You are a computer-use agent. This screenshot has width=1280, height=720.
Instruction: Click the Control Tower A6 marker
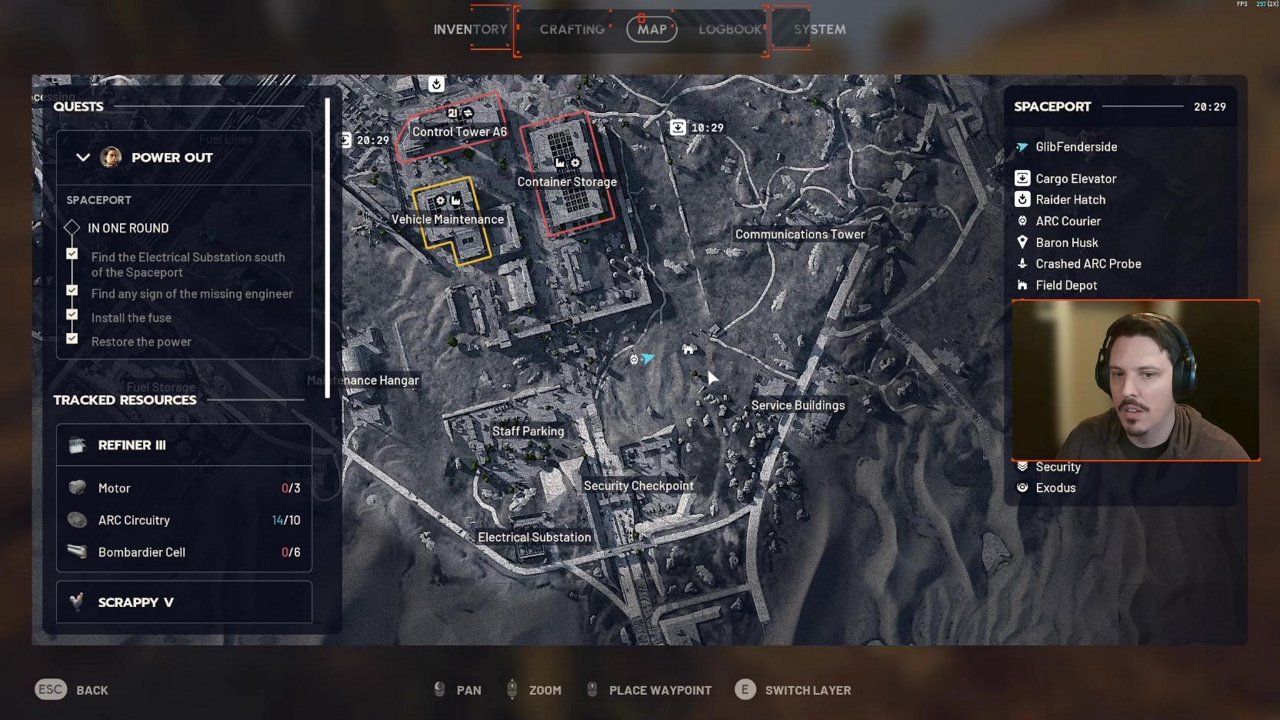[x=459, y=131]
